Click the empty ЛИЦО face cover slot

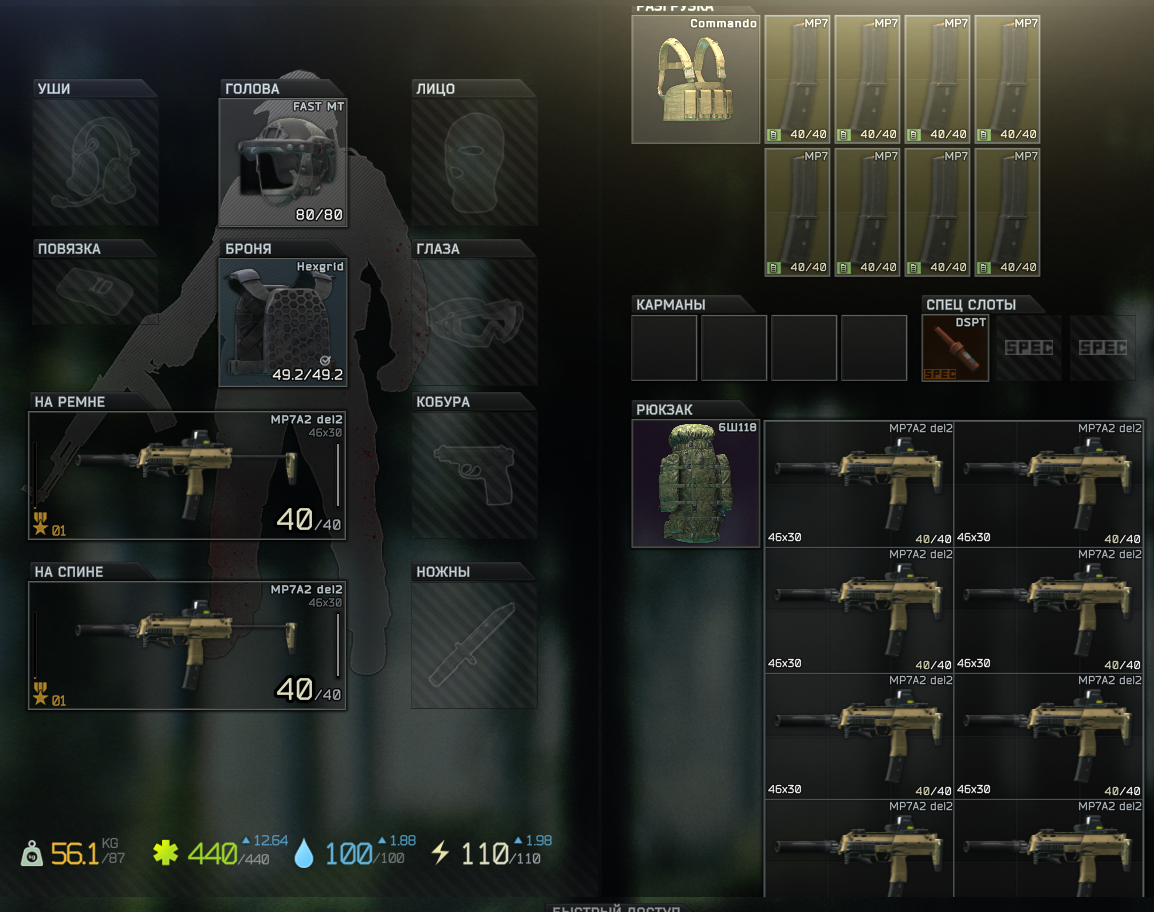[x=474, y=162]
